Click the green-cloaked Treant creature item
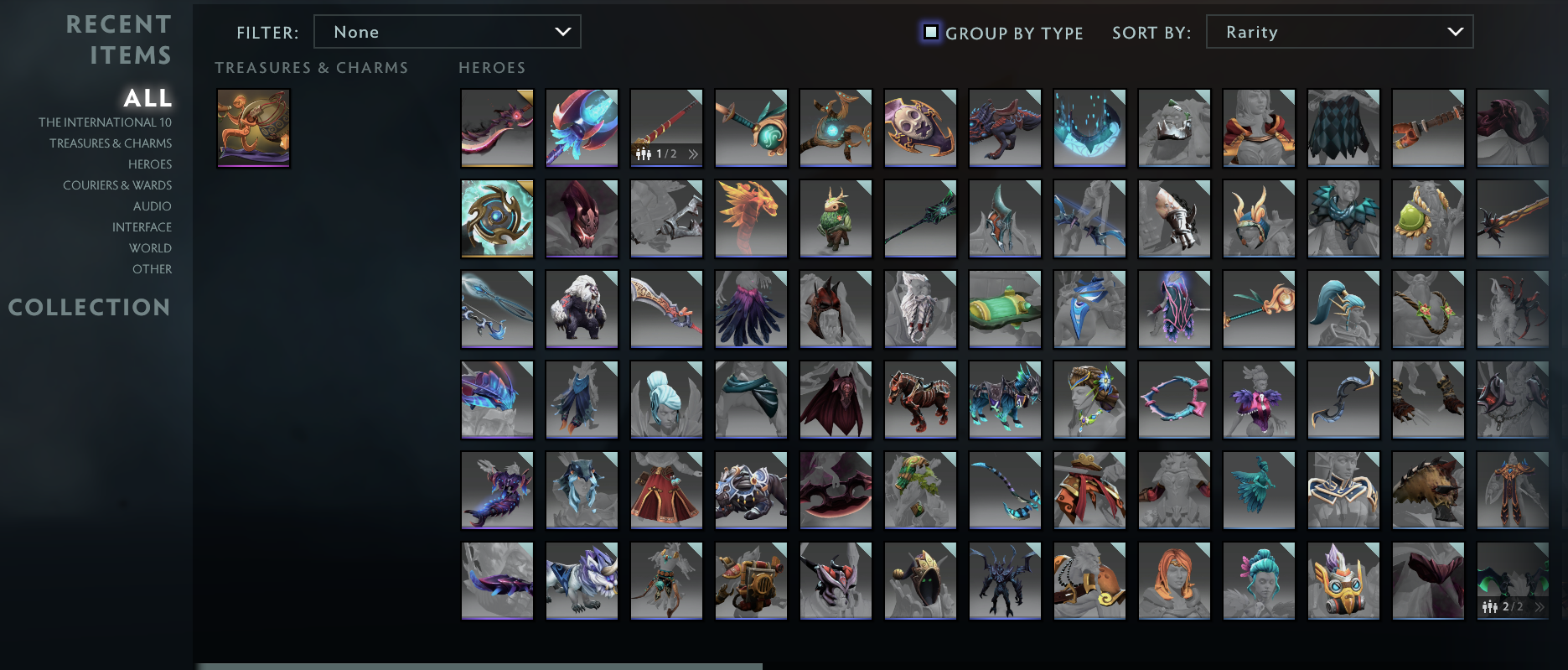1568x670 pixels. (x=835, y=219)
